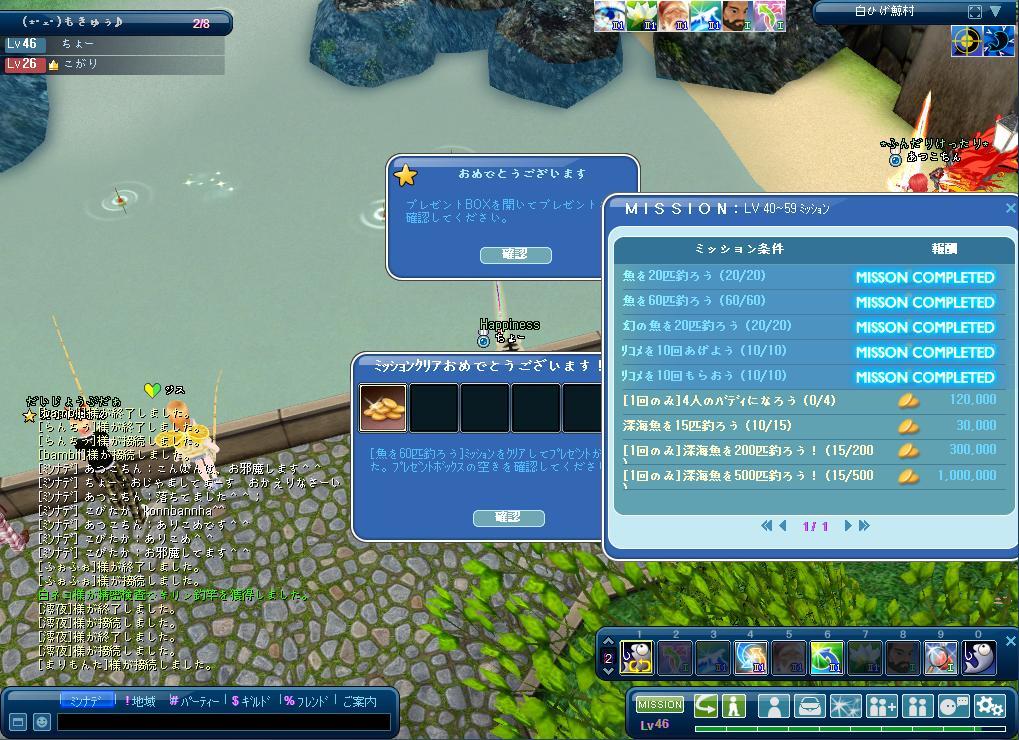Open the add-friend people plus icon
This screenshot has height=740, width=1019.
[x=881, y=706]
